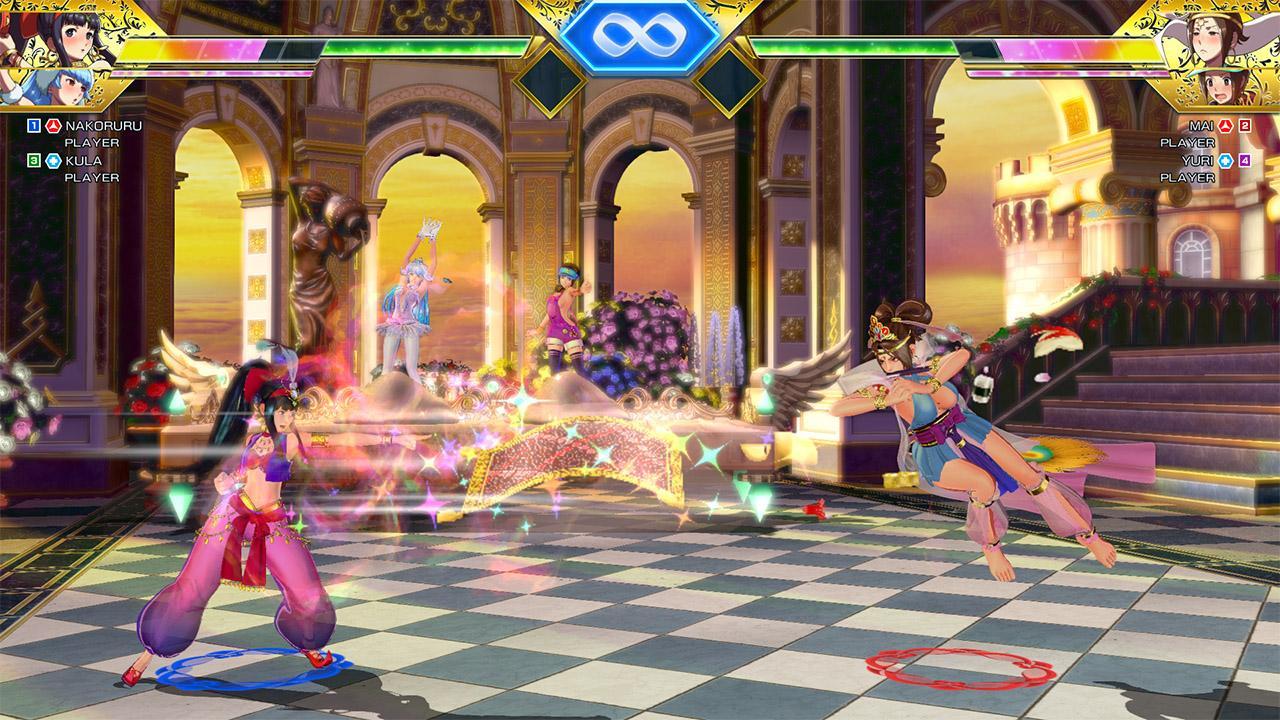This screenshot has height=720, width=1280.
Task: Toggle the purple player 4 number badge
Action: (x=1245, y=160)
